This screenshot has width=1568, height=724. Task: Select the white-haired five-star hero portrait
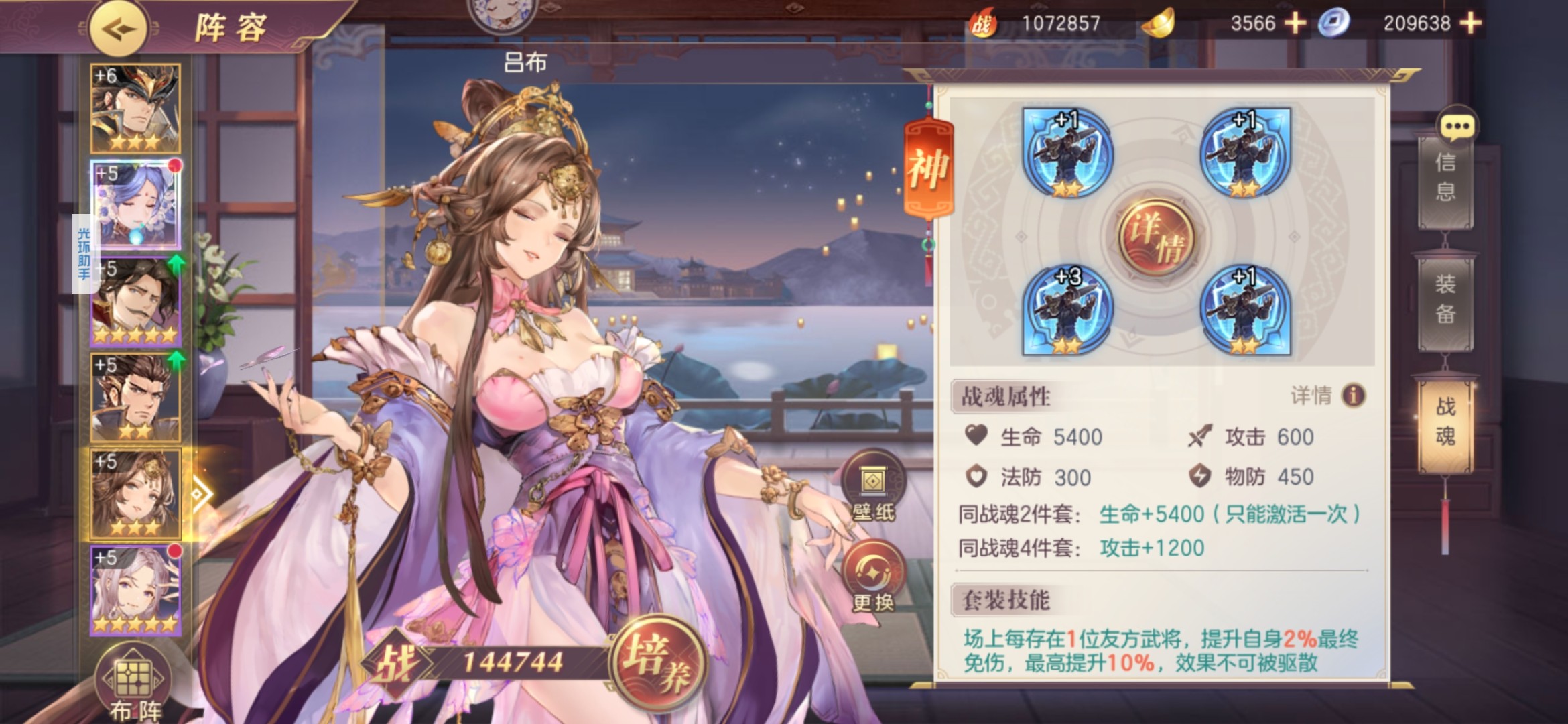pyautogui.click(x=135, y=590)
